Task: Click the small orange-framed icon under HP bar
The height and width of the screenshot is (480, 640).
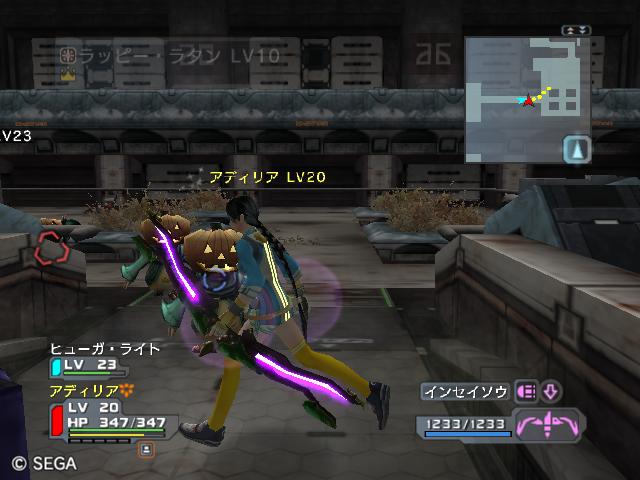Action: pos(146,449)
